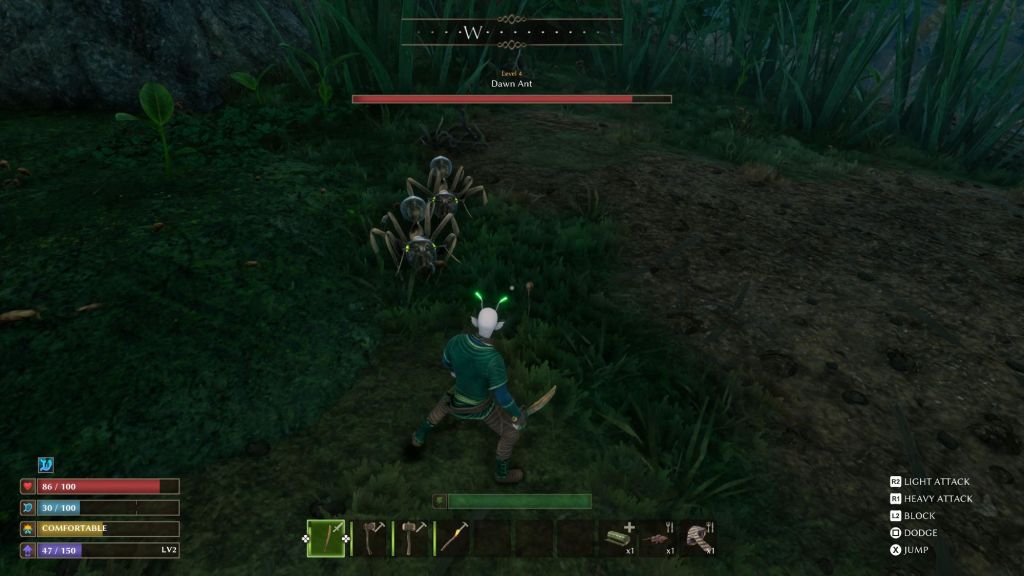Select the torch hotbar slot

tap(453, 538)
